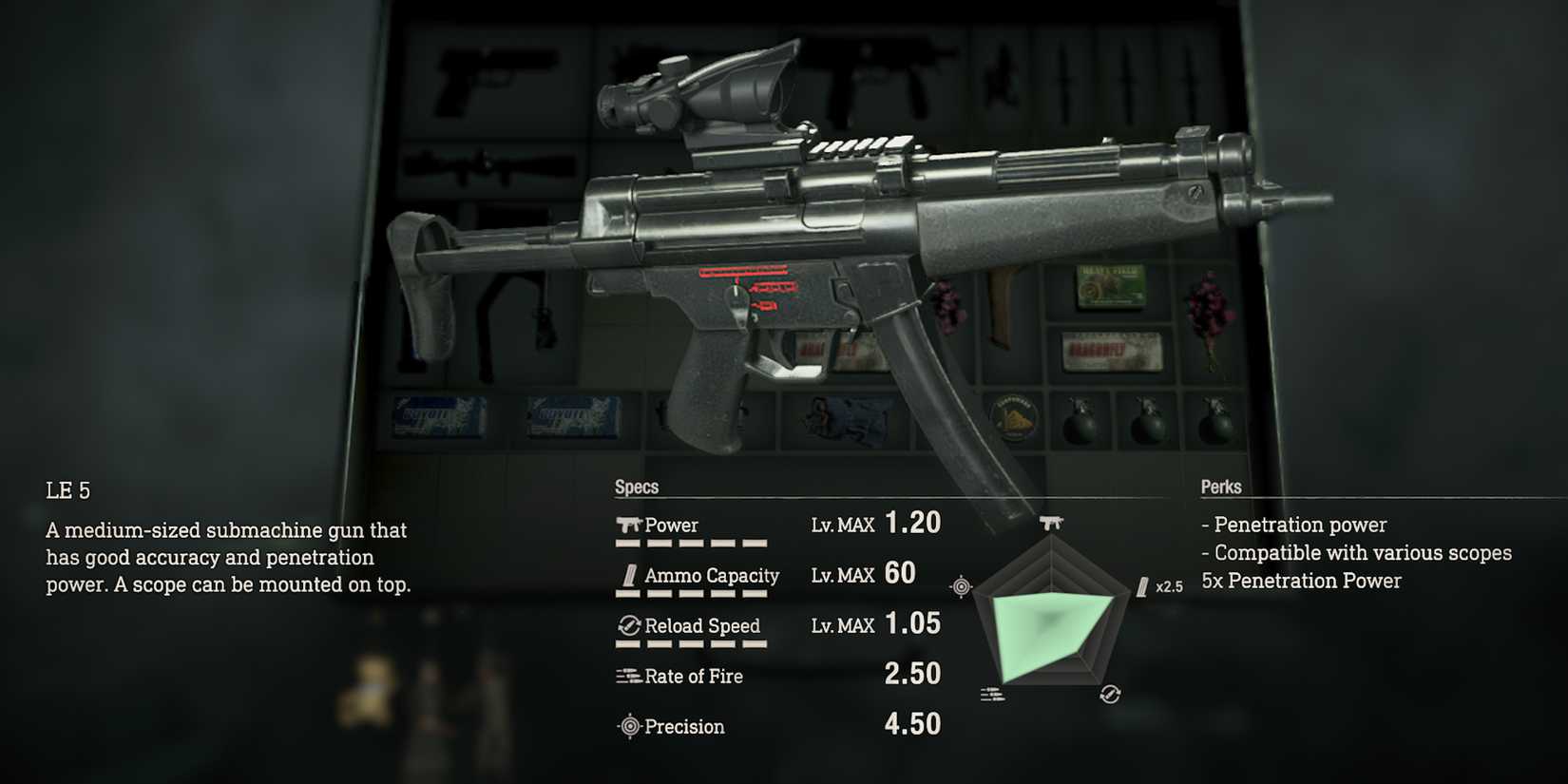The height and width of the screenshot is (784, 1568).
Task: Click the Penetration power perk entry
Action: (x=1295, y=524)
